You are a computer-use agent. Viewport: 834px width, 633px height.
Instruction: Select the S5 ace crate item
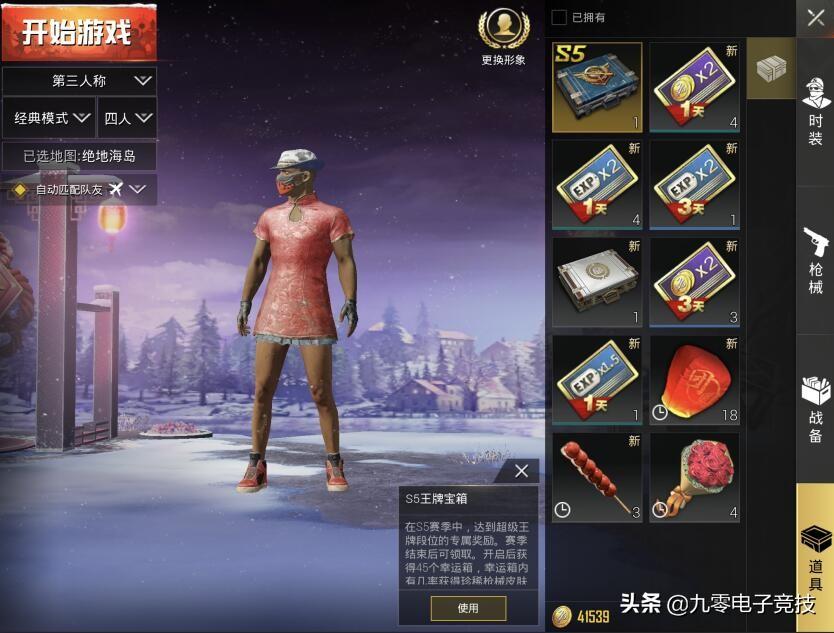pyautogui.click(x=597, y=87)
